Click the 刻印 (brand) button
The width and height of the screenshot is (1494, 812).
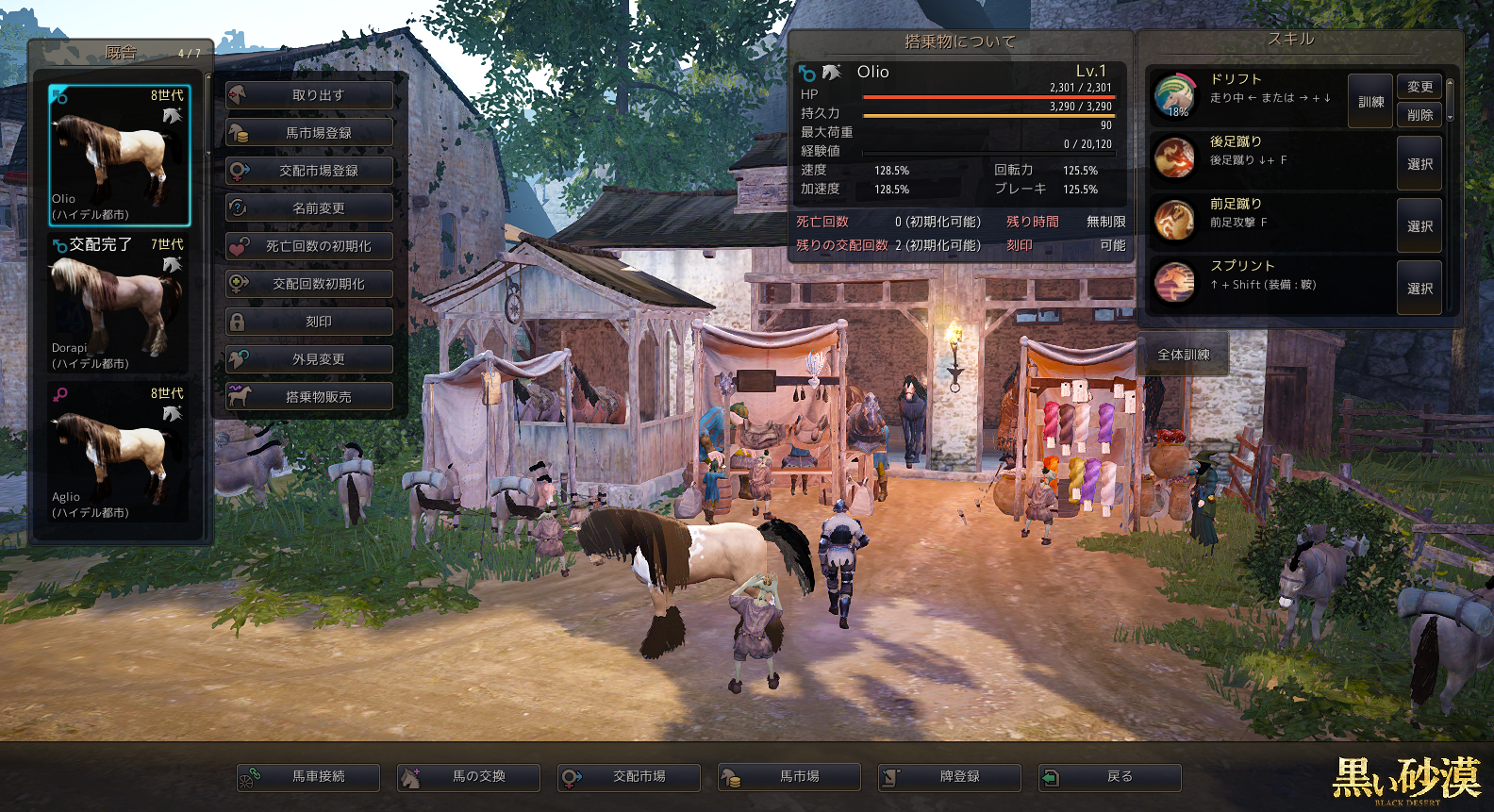click(309, 322)
